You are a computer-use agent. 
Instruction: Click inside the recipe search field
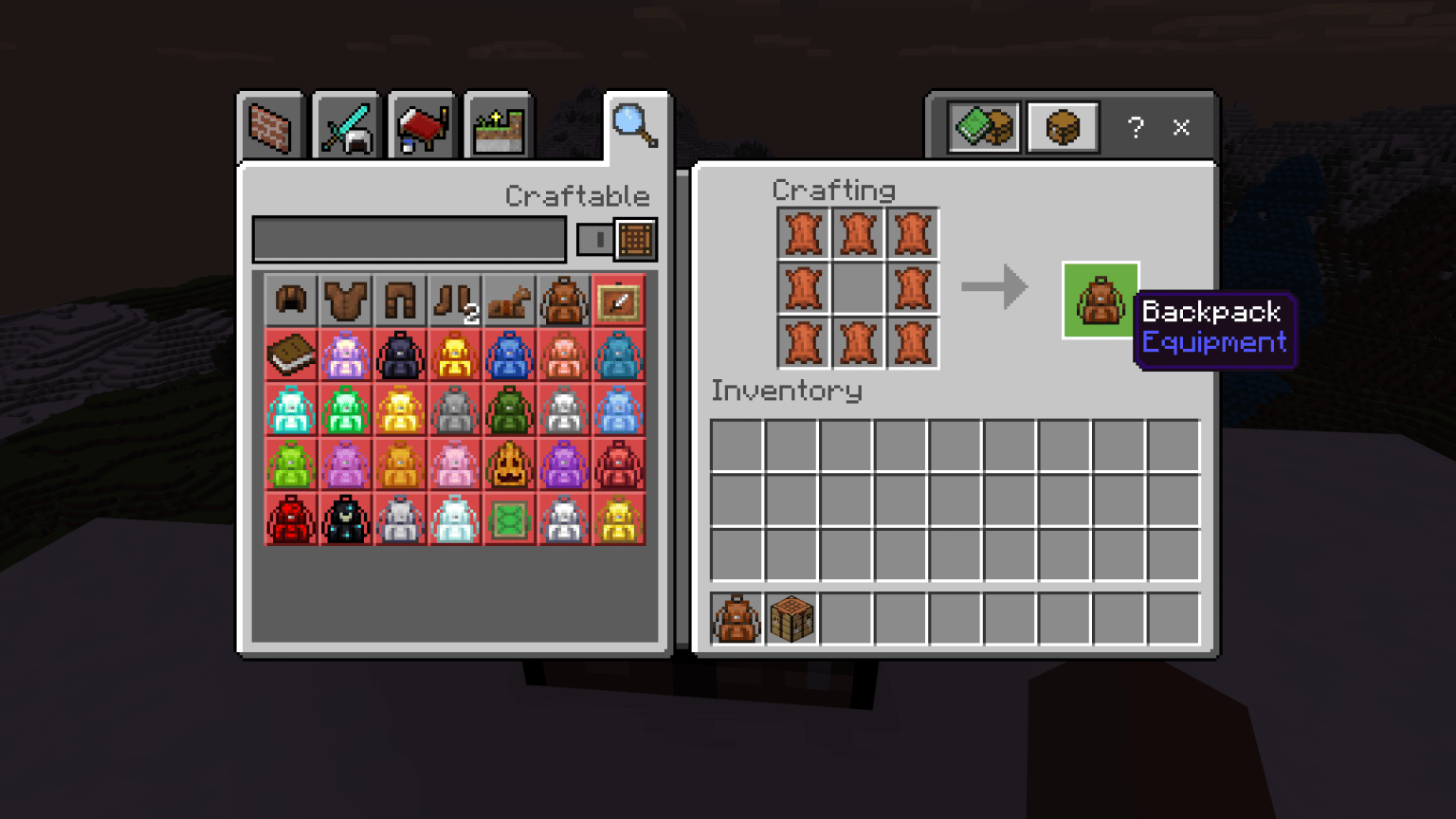tap(408, 239)
